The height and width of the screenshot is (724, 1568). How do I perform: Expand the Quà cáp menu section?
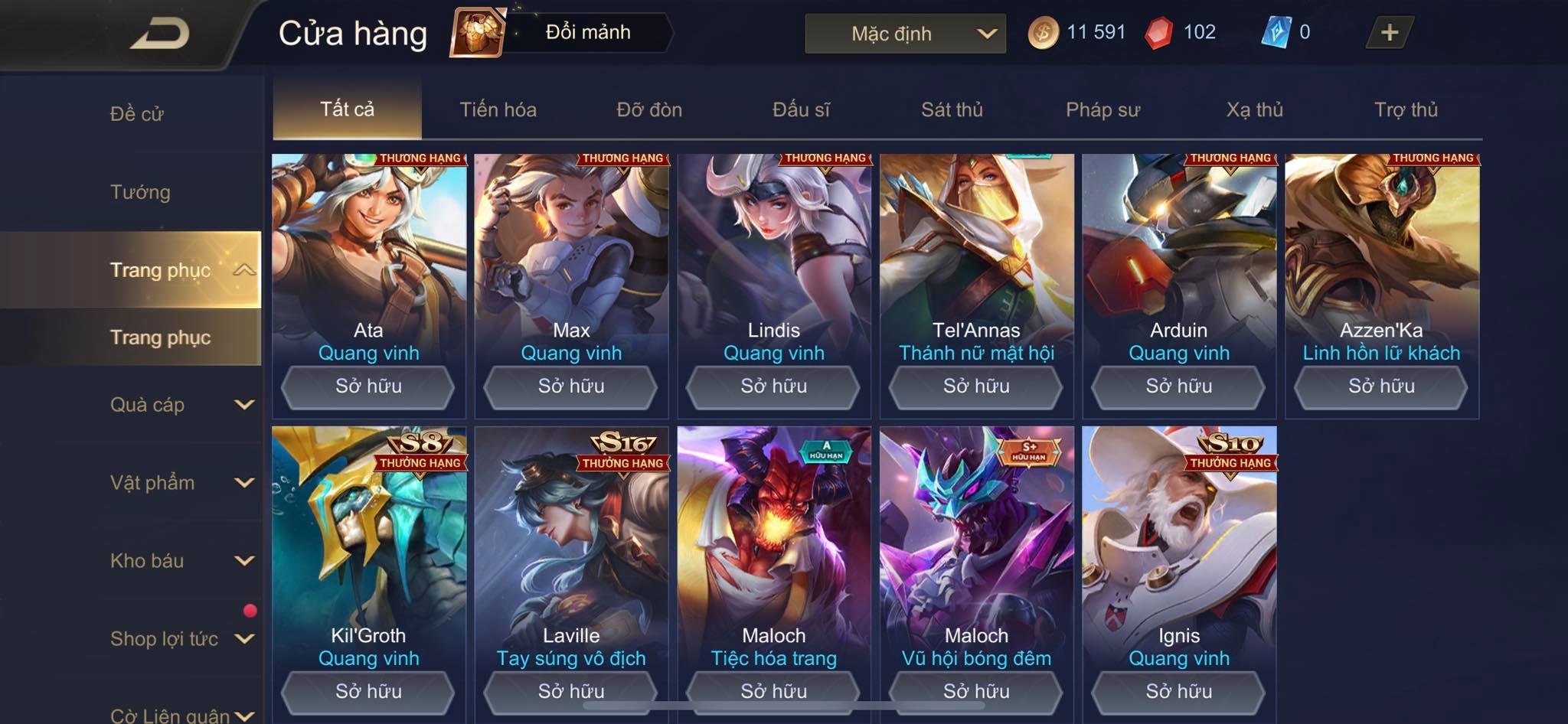[x=181, y=405]
